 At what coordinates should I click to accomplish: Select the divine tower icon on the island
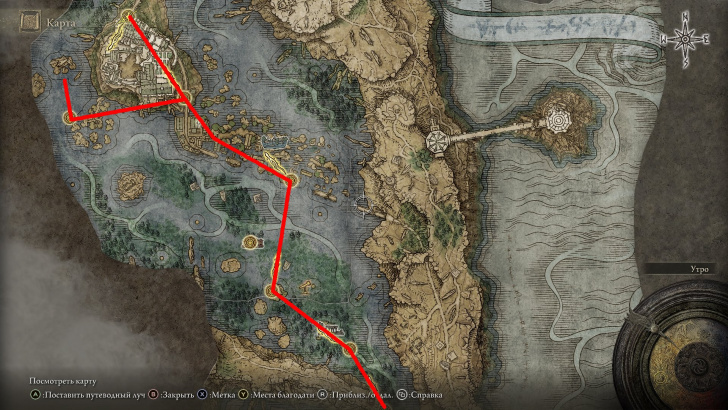[559, 121]
